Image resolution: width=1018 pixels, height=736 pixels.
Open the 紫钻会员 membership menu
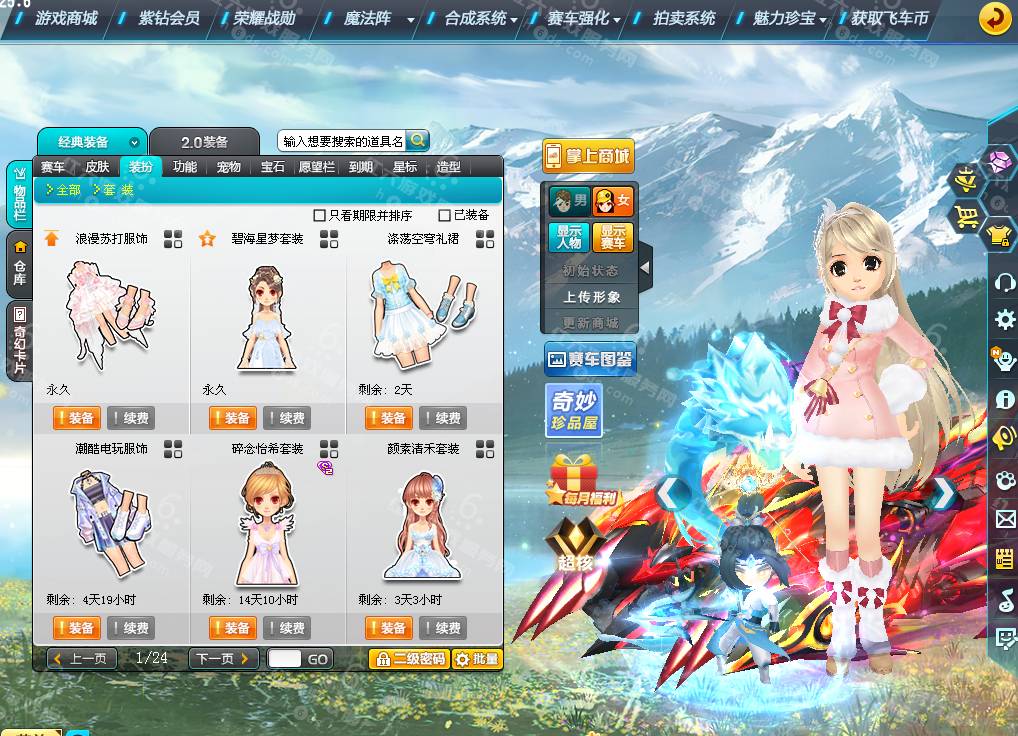168,18
